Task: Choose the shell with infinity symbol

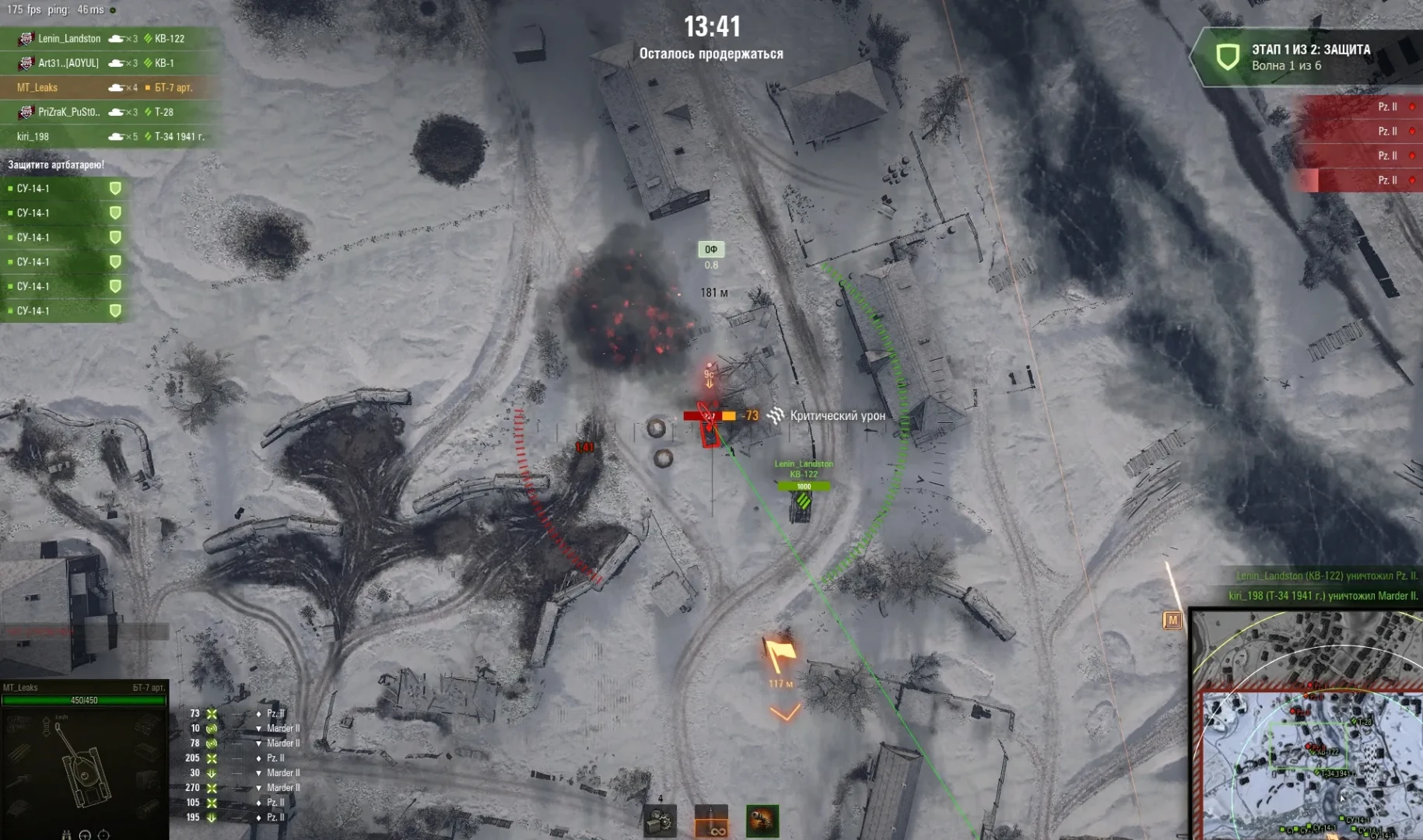Action: click(711, 821)
